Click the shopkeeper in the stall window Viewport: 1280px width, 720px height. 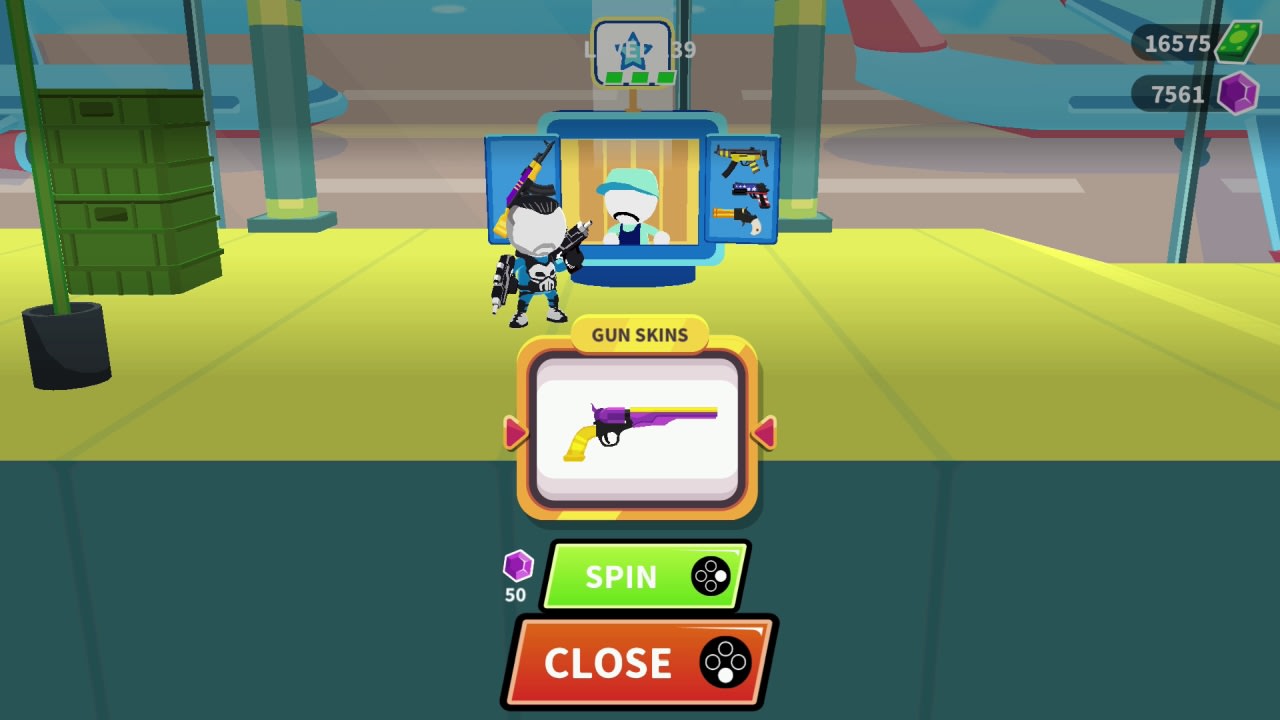[630, 205]
